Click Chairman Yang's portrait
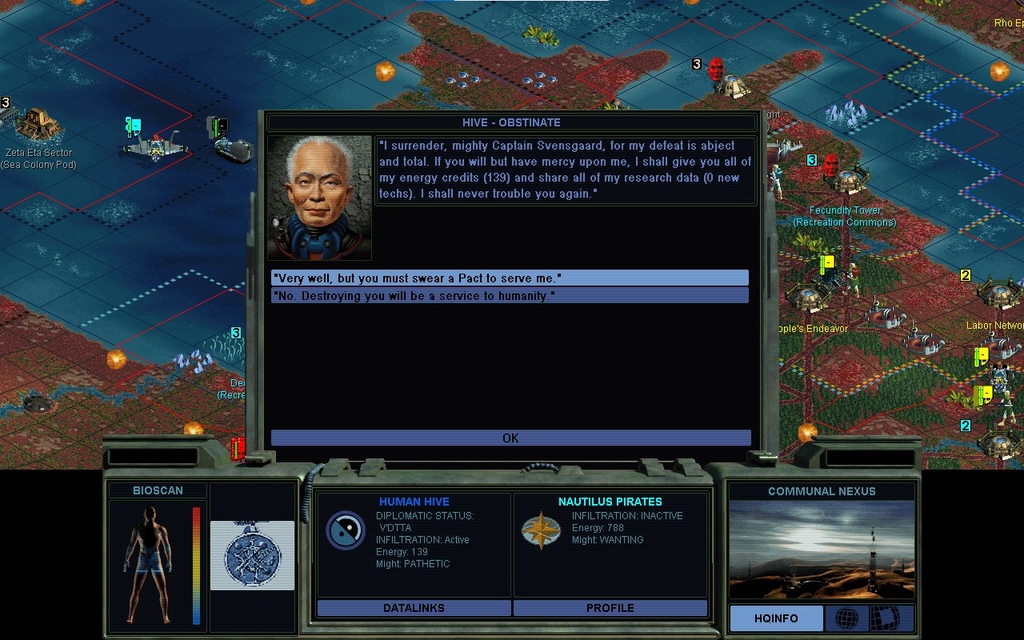This screenshot has width=1024, height=640. 319,197
